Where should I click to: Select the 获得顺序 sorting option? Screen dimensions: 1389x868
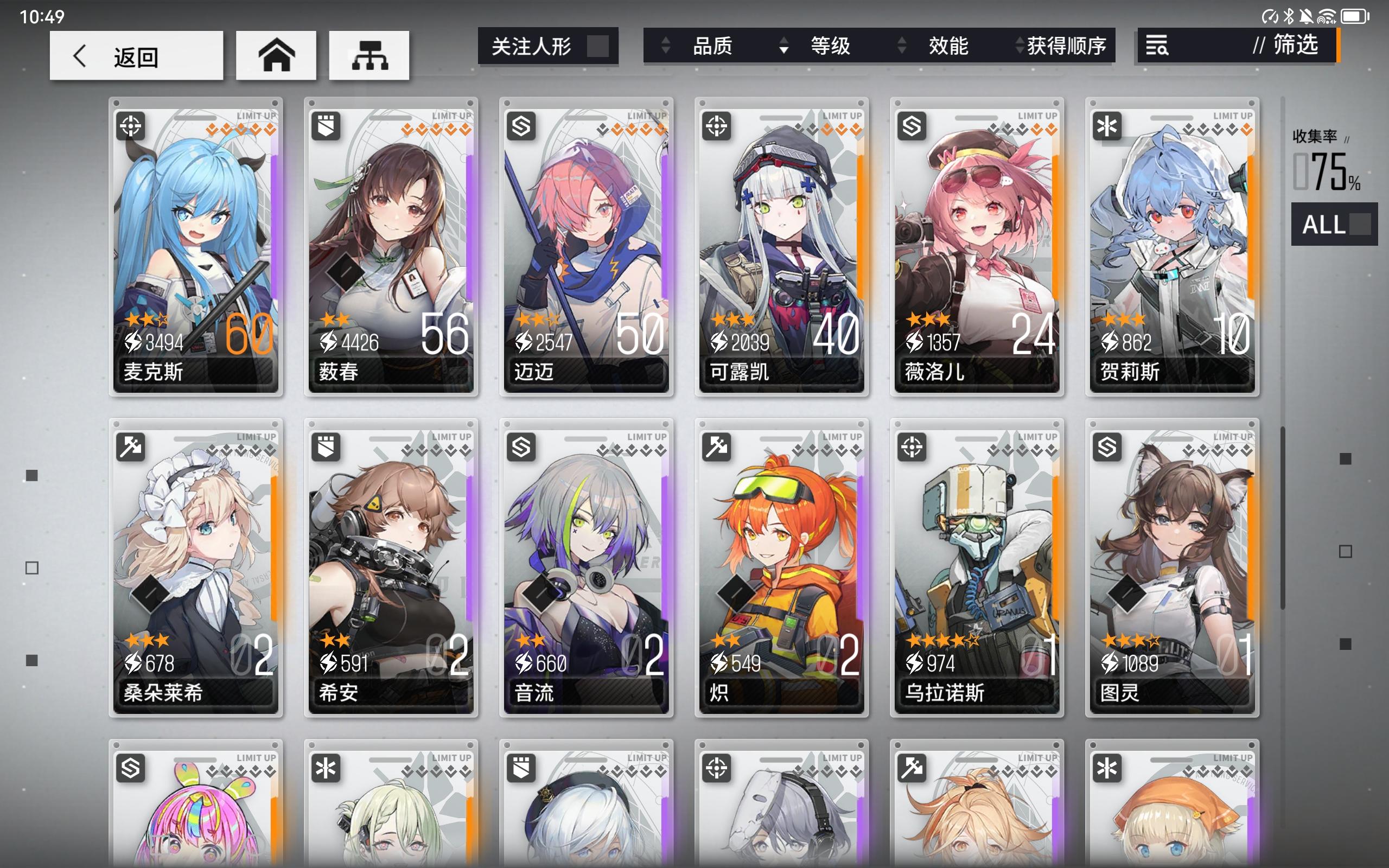[x=1066, y=47]
